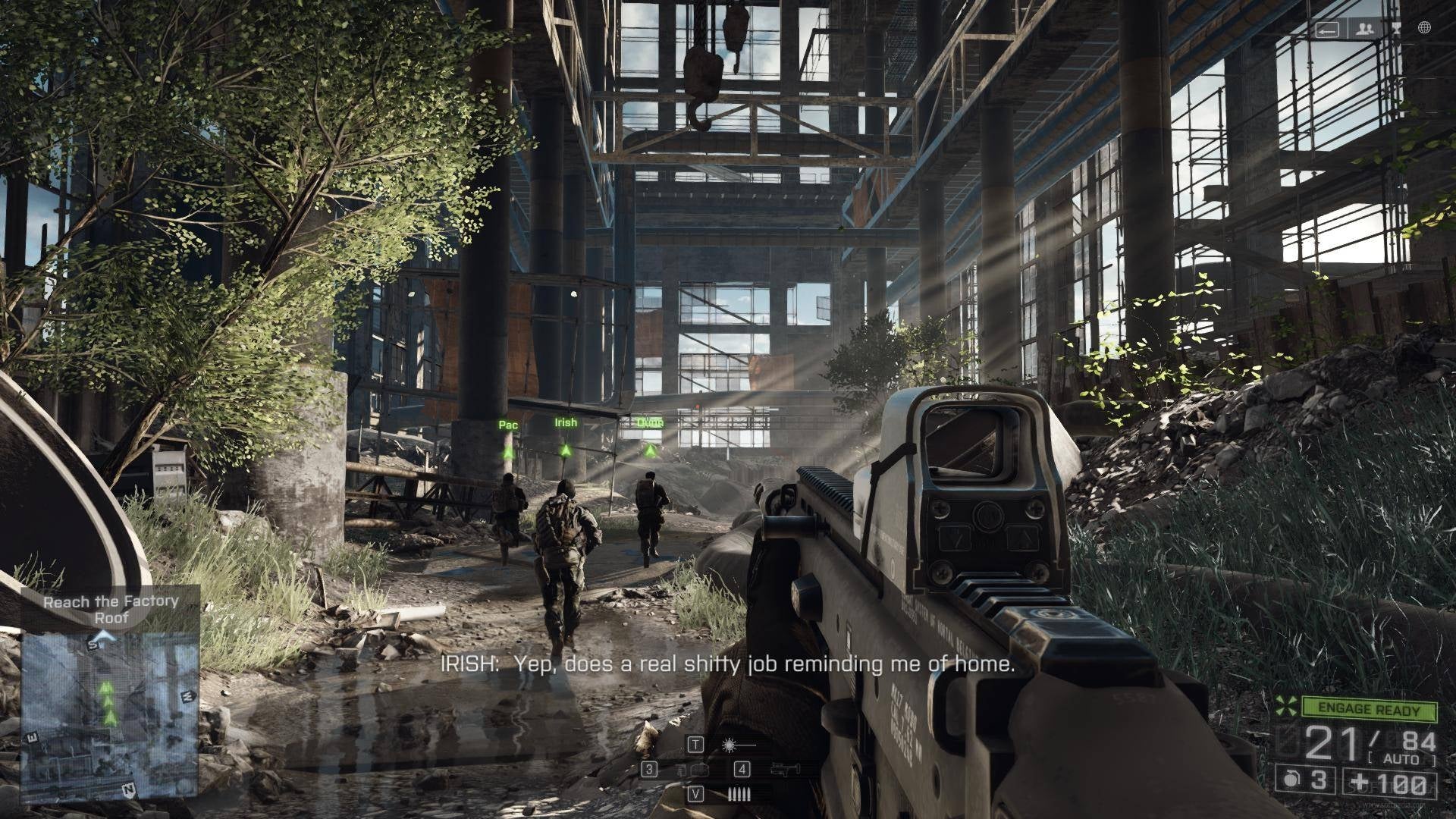Activate the Engage Ready squad command
Screen dimensions: 1456x819
pyautogui.click(x=1370, y=710)
